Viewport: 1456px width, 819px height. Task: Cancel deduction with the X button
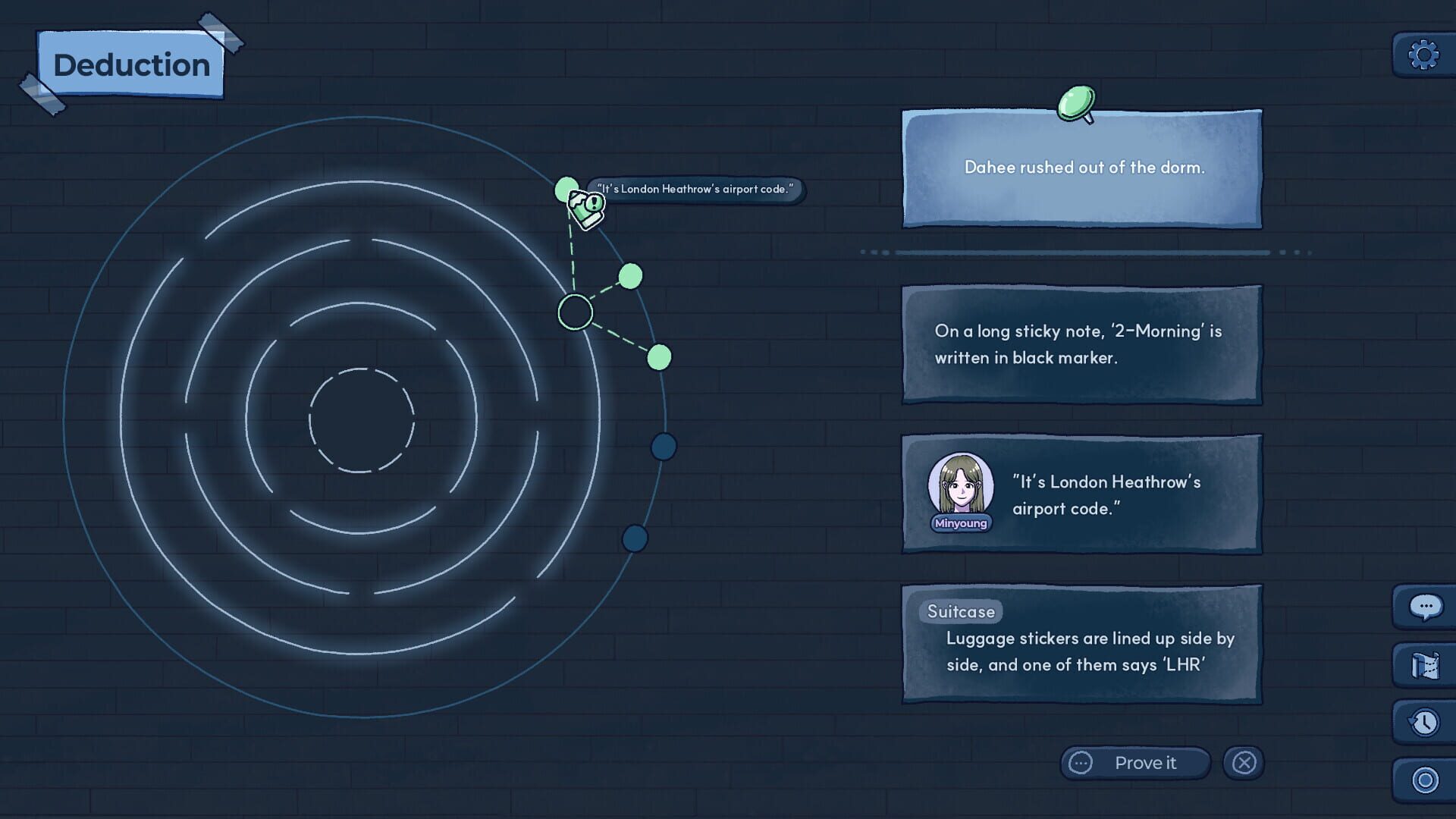1244,763
